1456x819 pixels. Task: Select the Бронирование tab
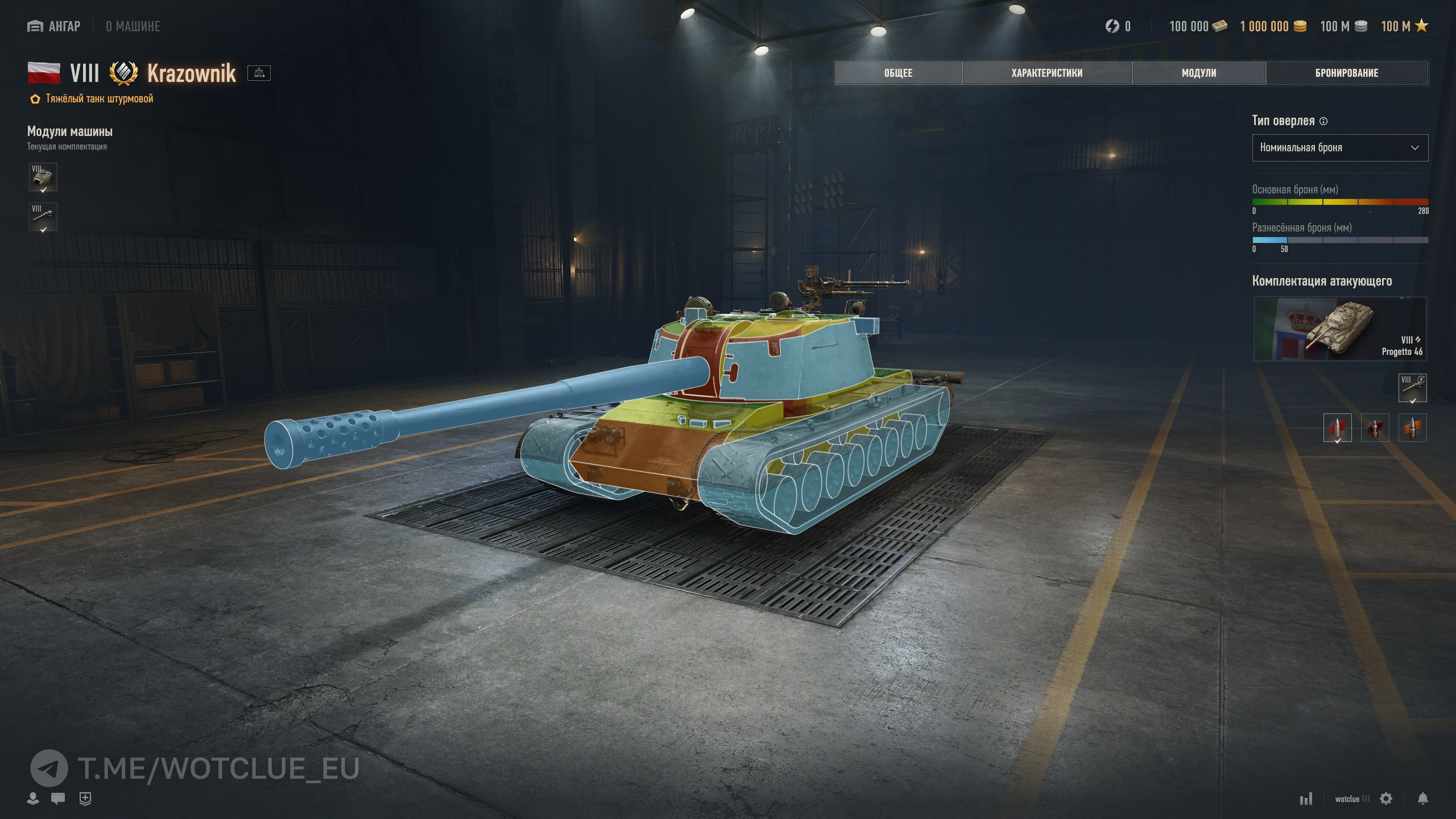coord(1346,73)
